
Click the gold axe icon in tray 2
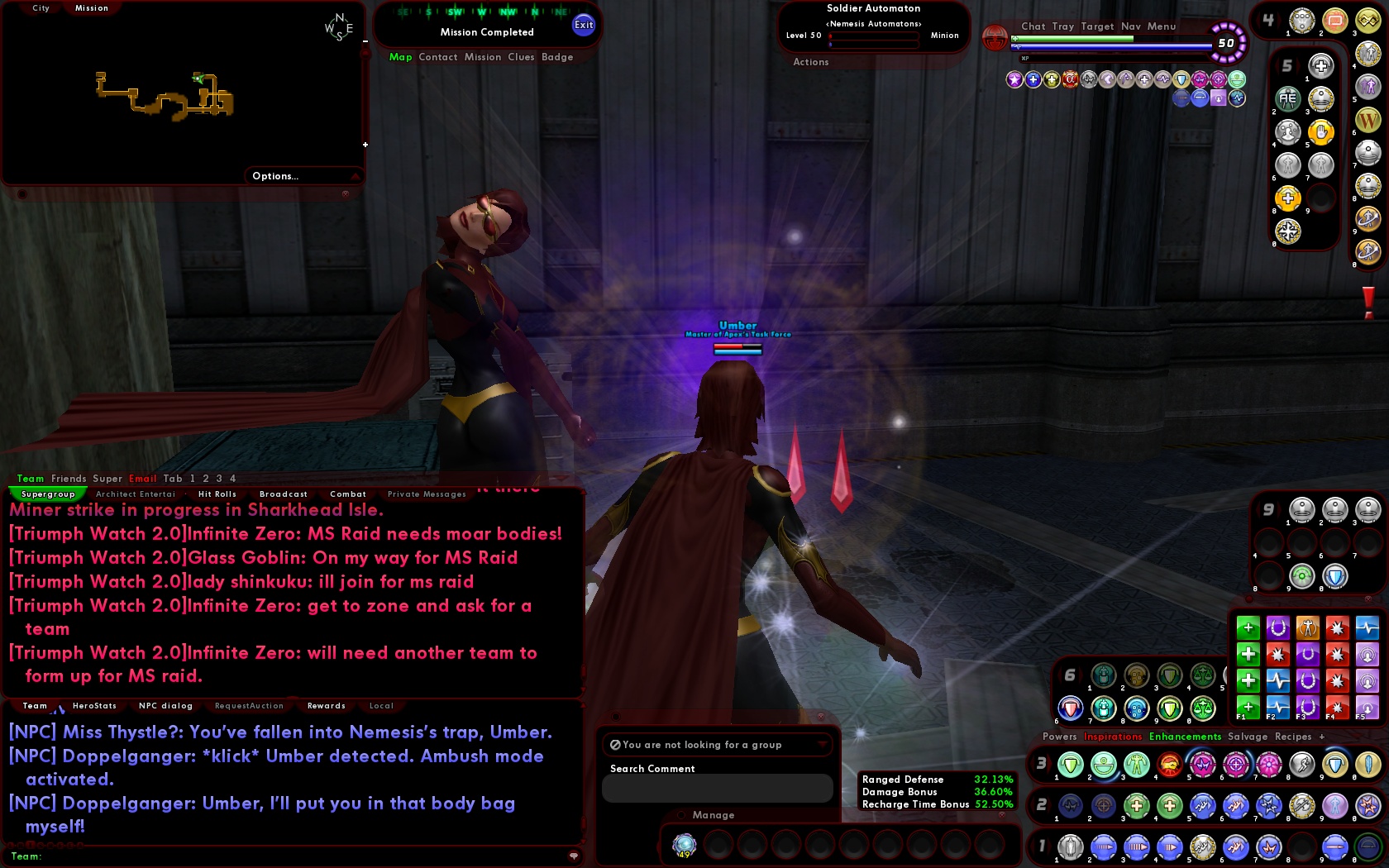pyautogui.click(x=1301, y=806)
